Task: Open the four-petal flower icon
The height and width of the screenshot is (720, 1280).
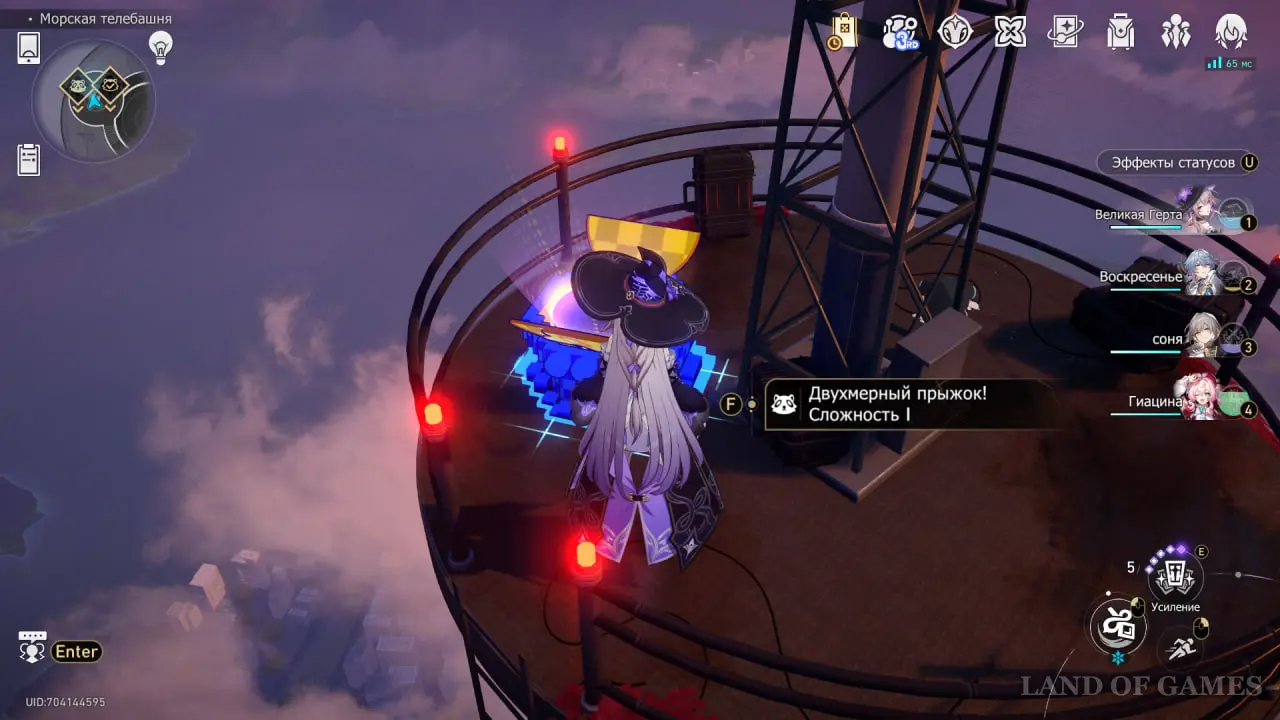Action: 1011,32
